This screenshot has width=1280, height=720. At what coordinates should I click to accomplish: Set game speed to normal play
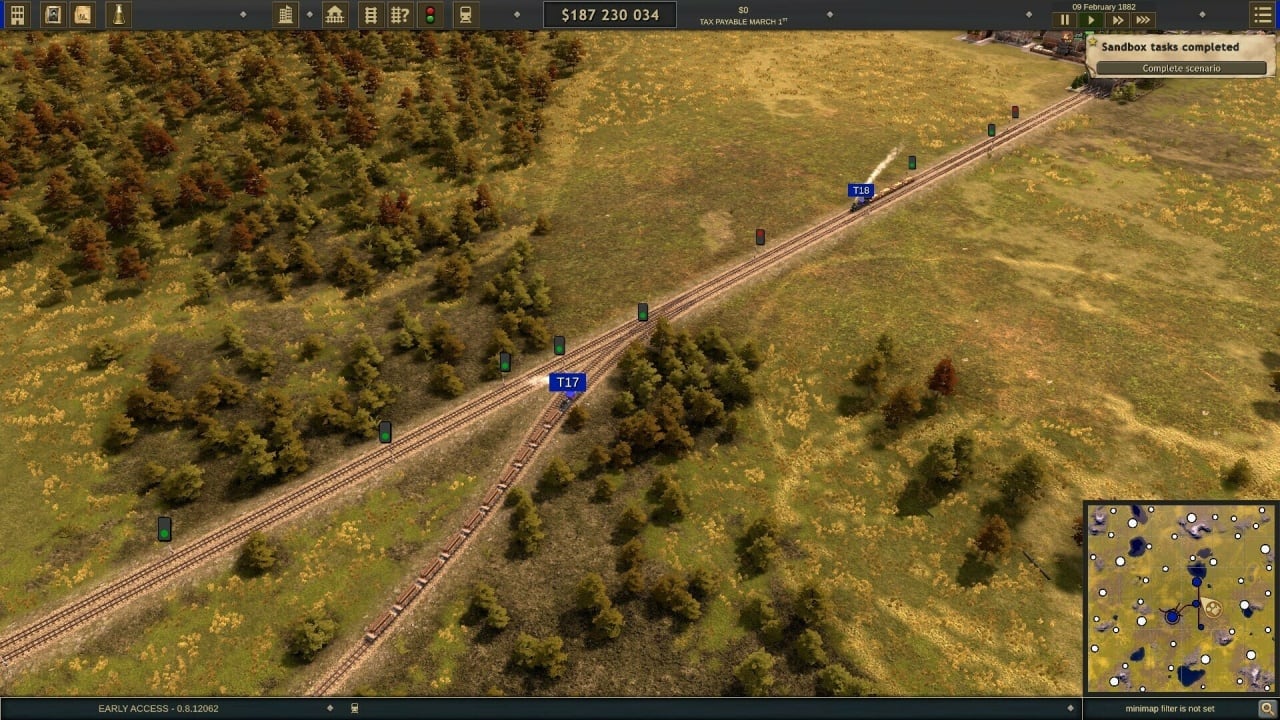pyautogui.click(x=1091, y=20)
